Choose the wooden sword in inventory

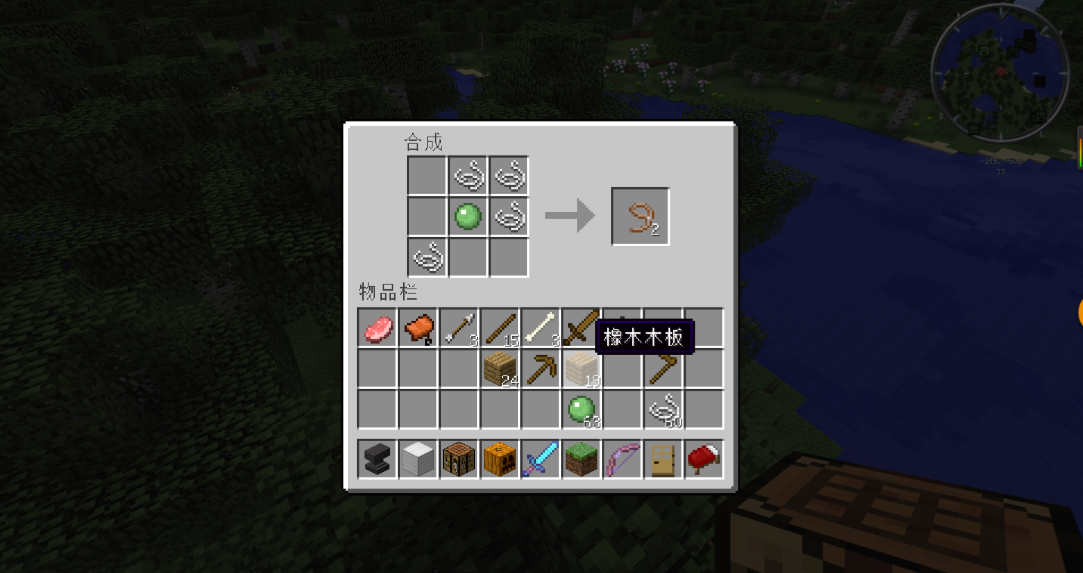tap(581, 326)
